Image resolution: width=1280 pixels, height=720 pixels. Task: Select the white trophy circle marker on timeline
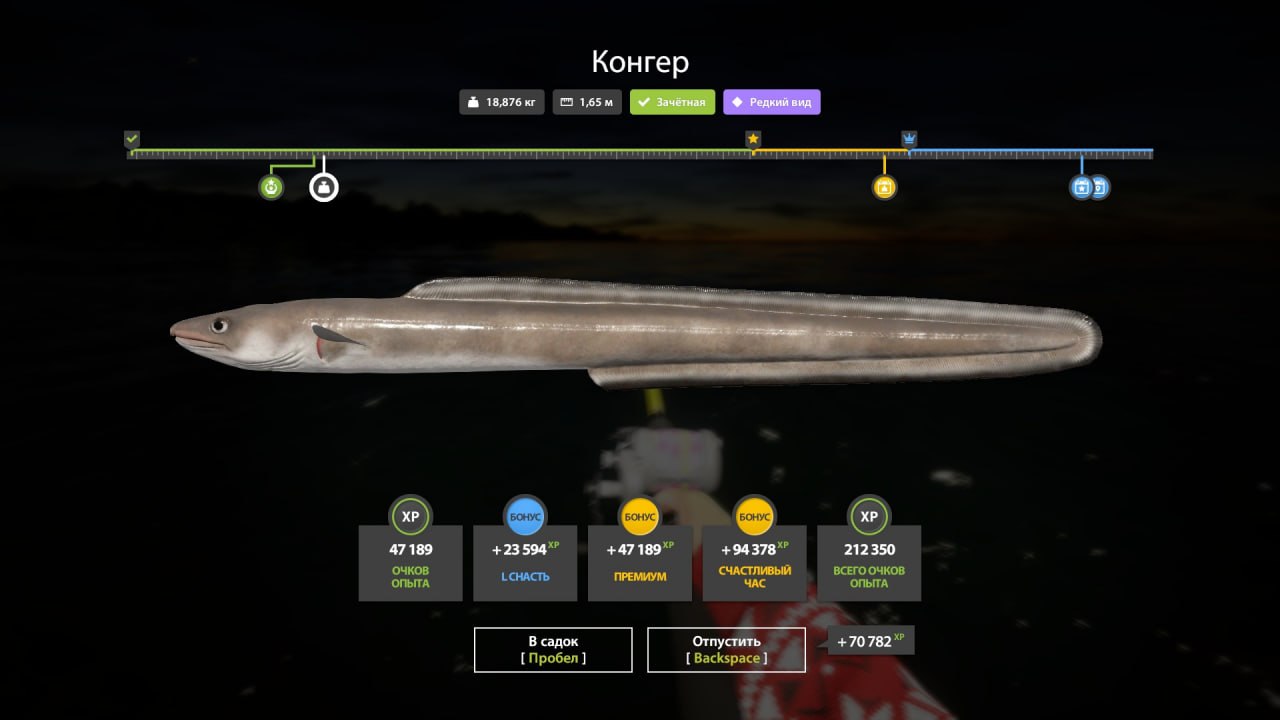point(323,186)
